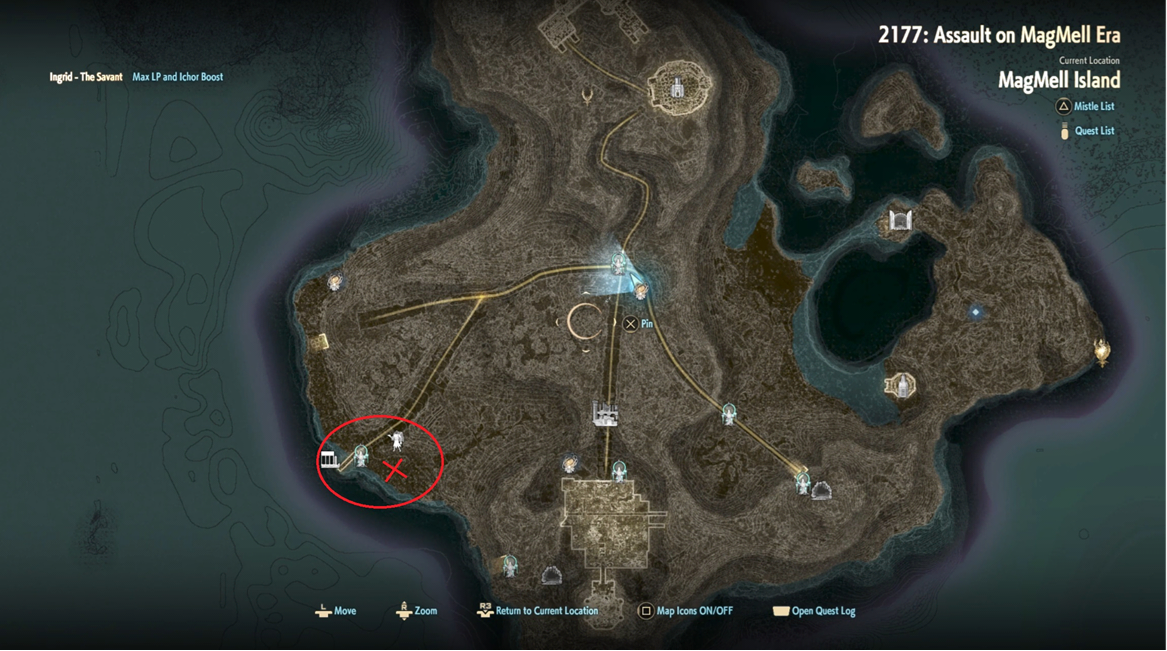1167x651 pixels.
Task: Select the horned crescent icon in the north
Action: [588, 95]
